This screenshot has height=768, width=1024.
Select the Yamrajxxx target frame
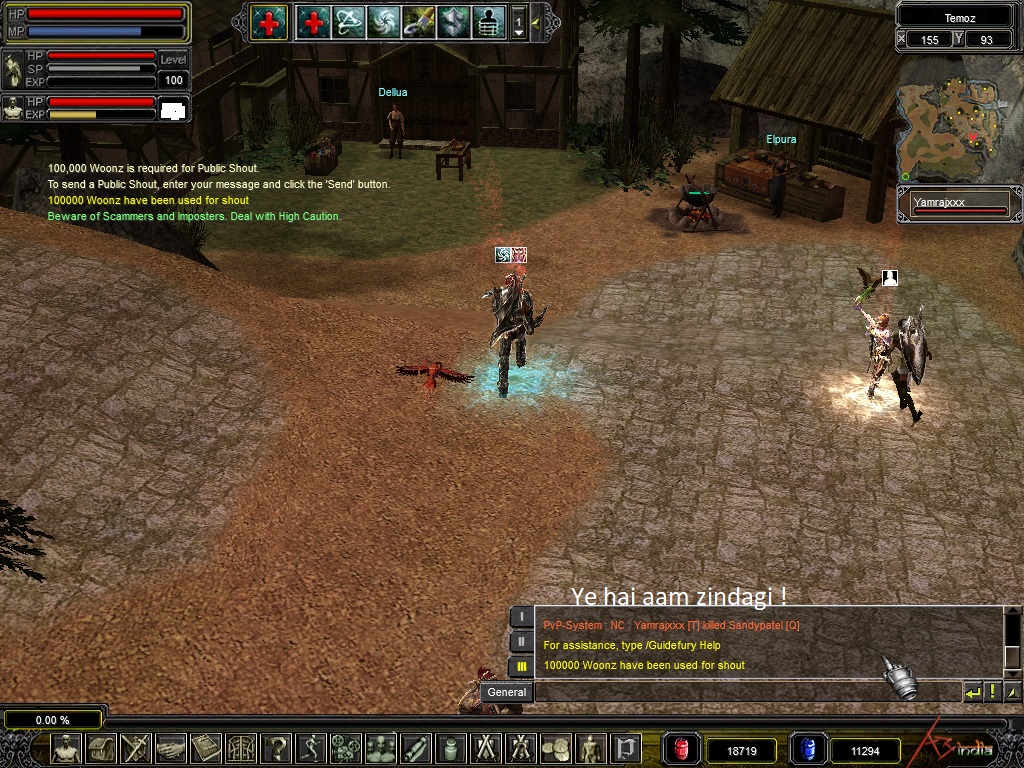coord(959,204)
